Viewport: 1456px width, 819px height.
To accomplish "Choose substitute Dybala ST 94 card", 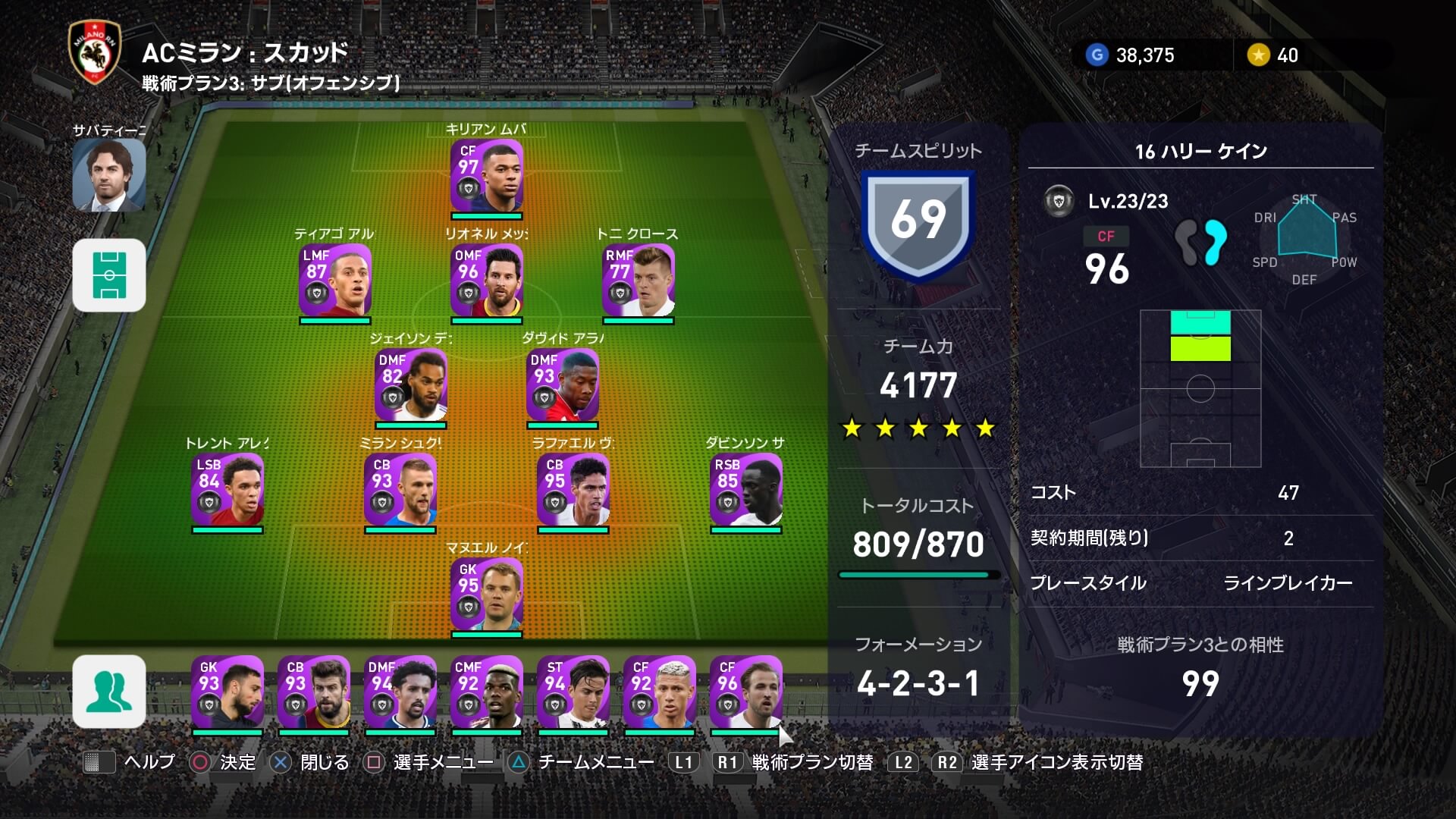I will 573,692.
